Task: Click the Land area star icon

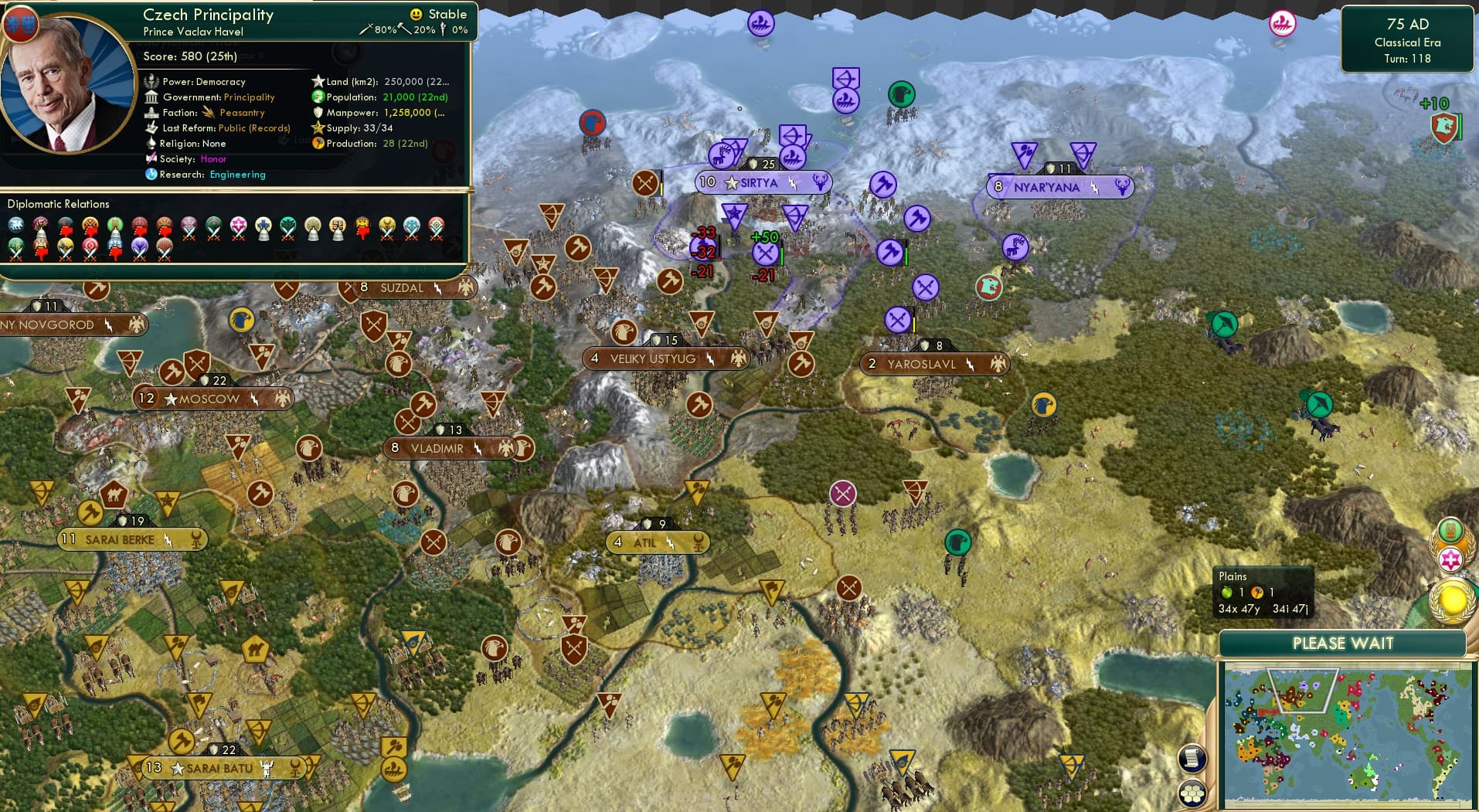Action: click(x=318, y=80)
